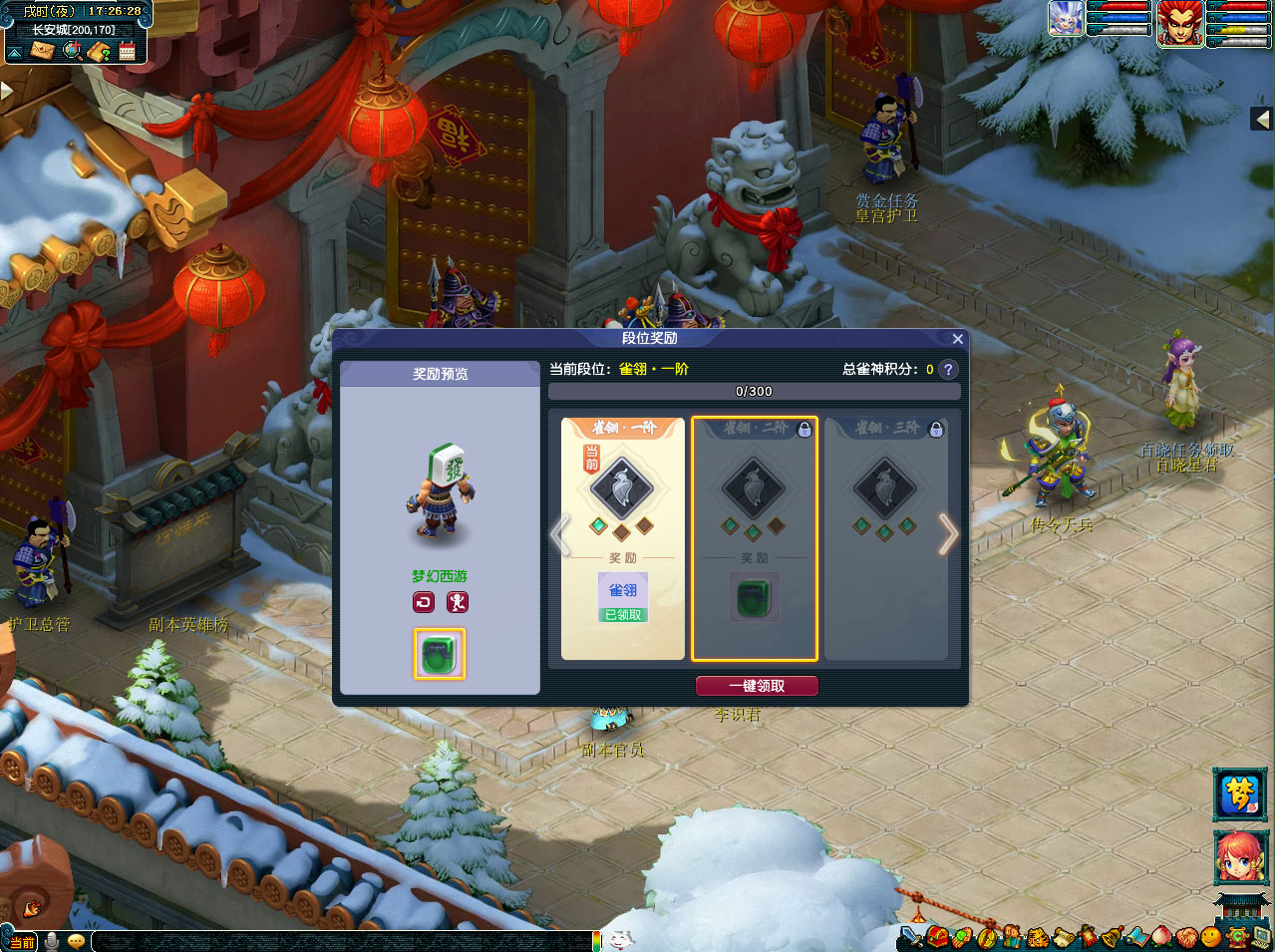Viewport: 1275px width, 952px height.
Task: Open the guide book with question mark
Action: point(99,51)
